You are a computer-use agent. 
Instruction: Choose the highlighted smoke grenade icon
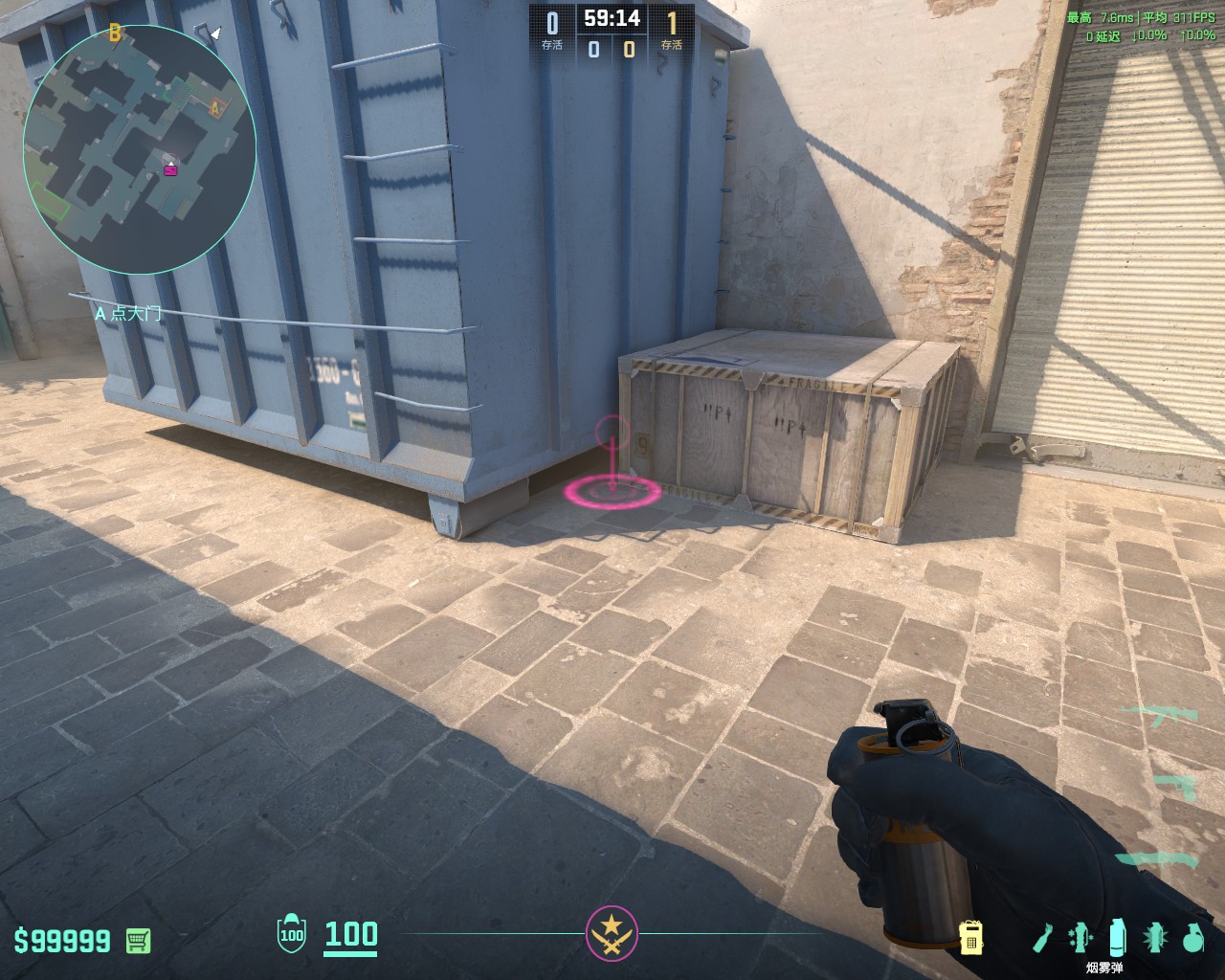click(1118, 937)
